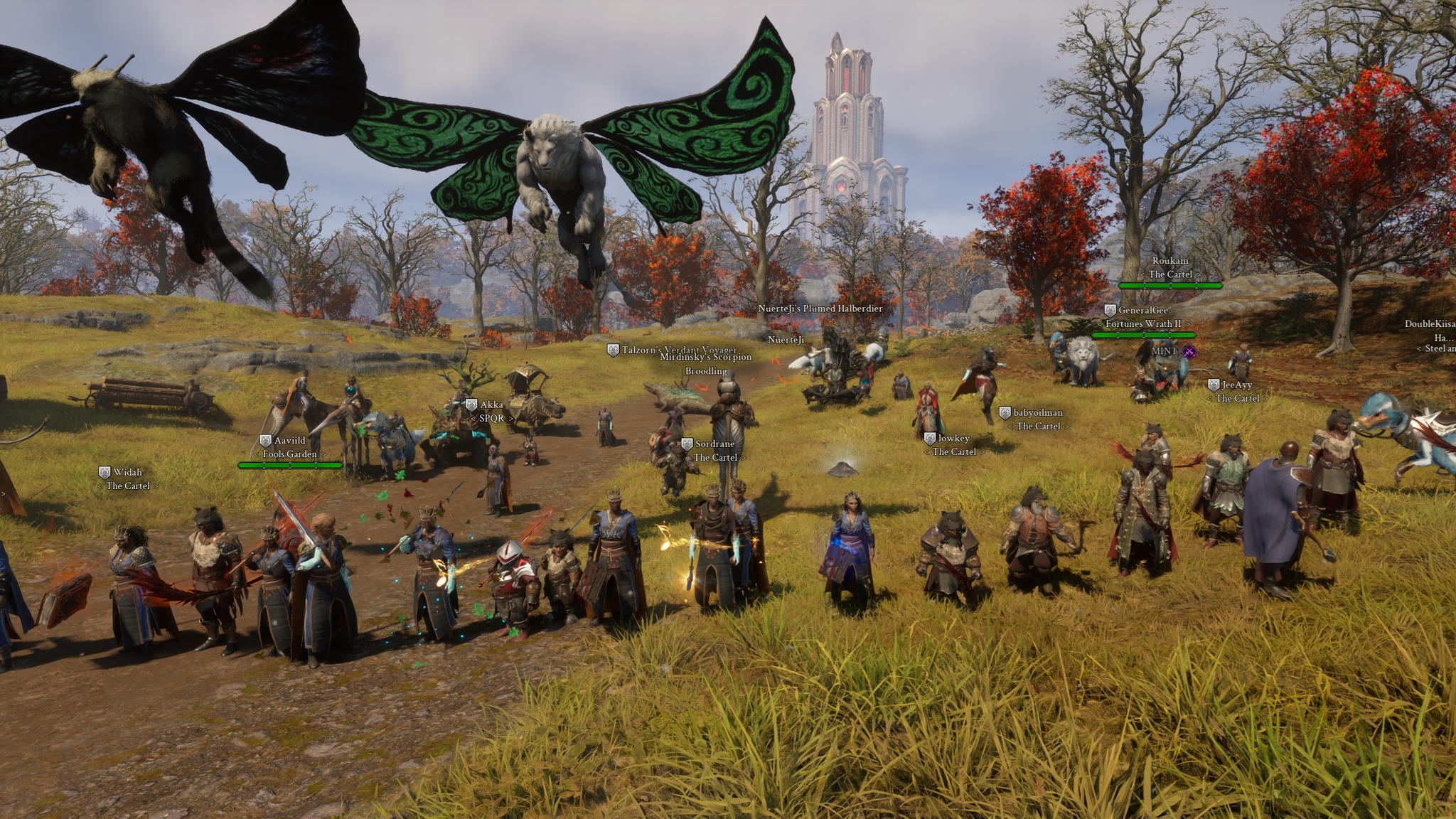Target NuerteJi's Plumed Halberdier nameplate
Image resolution: width=1456 pixels, height=819 pixels.
click(820, 309)
